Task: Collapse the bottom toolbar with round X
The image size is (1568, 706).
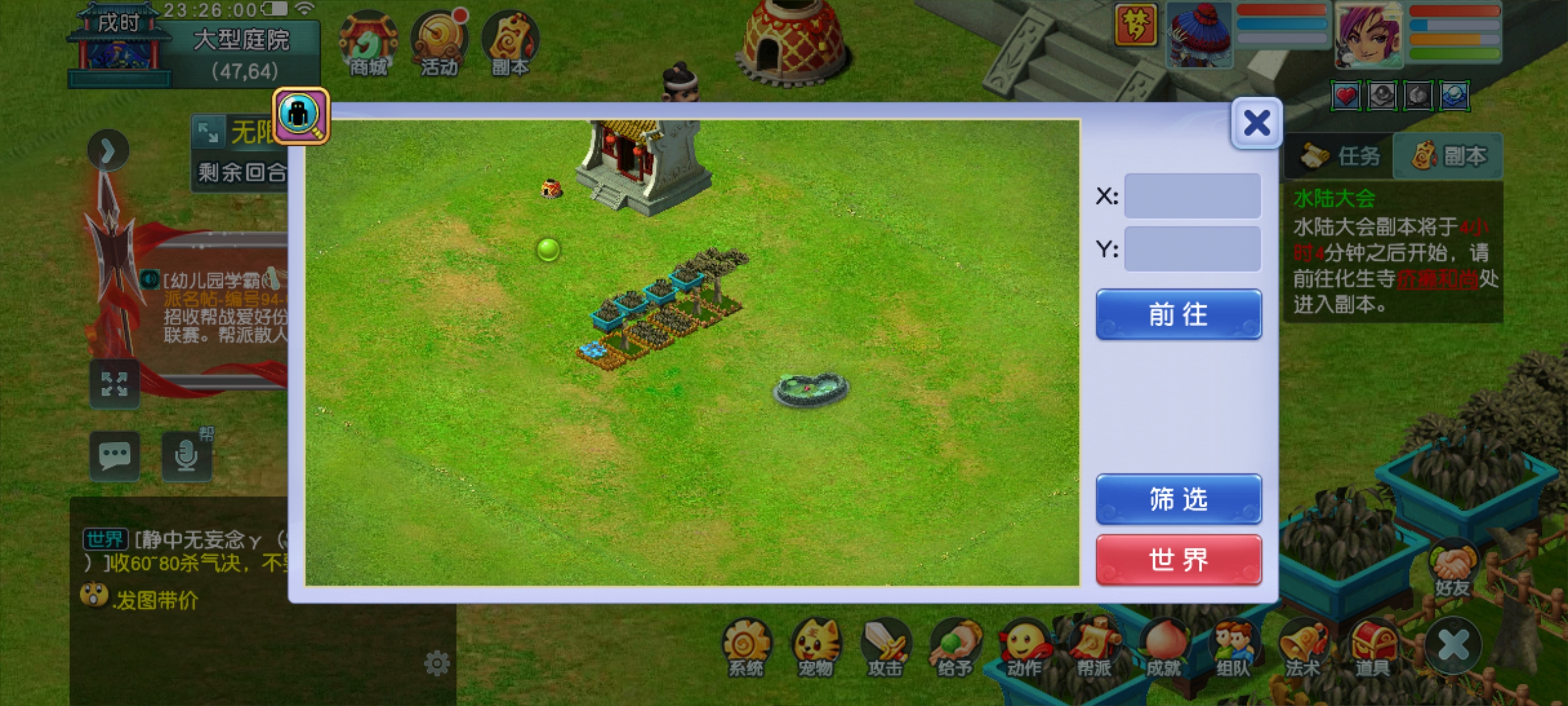Action: (x=1454, y=645)
